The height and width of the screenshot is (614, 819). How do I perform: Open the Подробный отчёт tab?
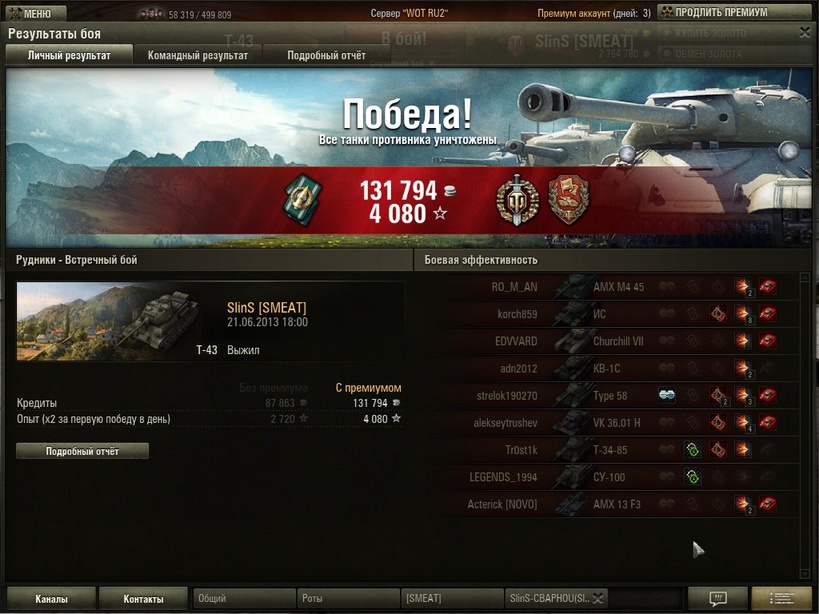coord(326,56)
